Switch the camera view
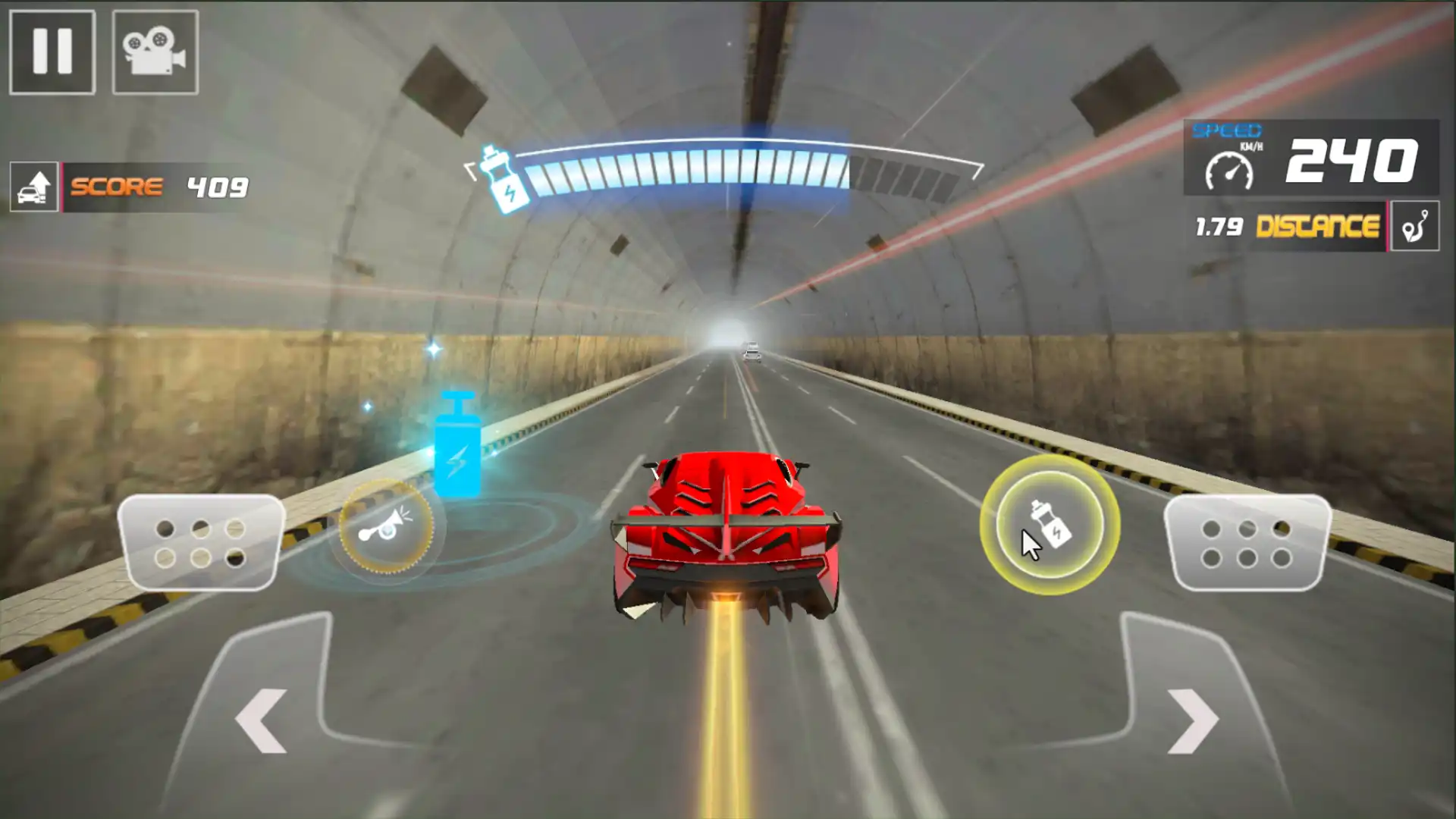 (x=155, y=52)
